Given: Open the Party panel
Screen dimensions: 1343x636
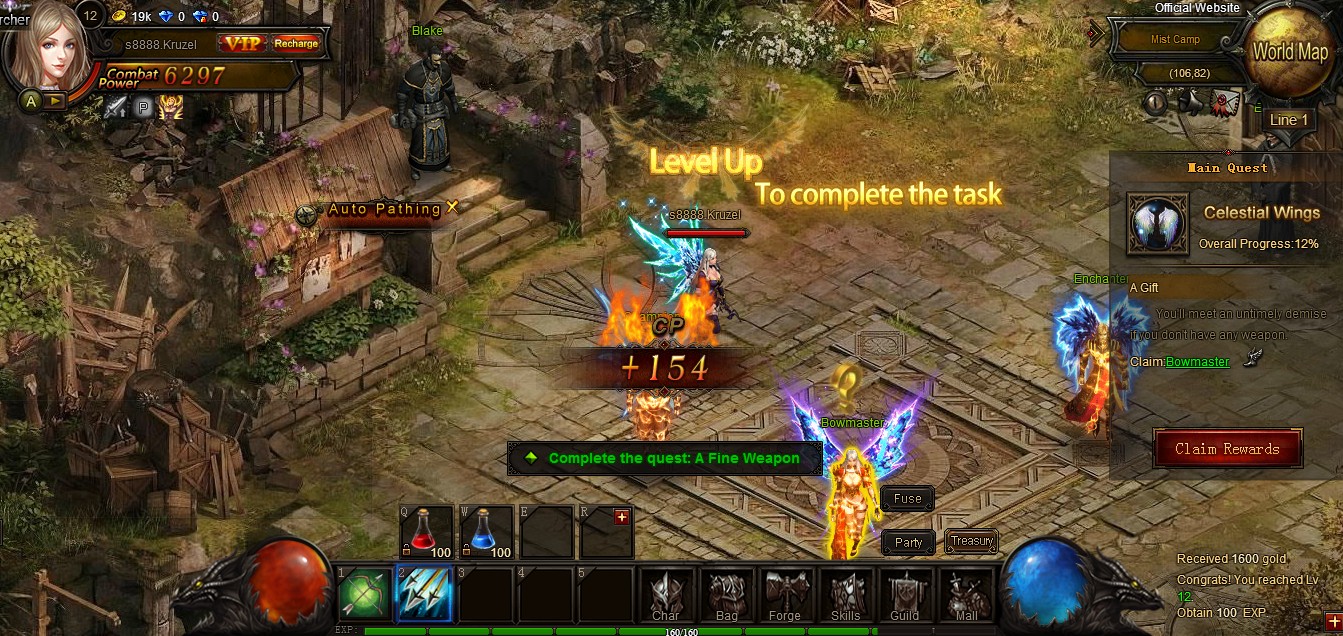Looking at the screenshot, I should tap(908, 542).
